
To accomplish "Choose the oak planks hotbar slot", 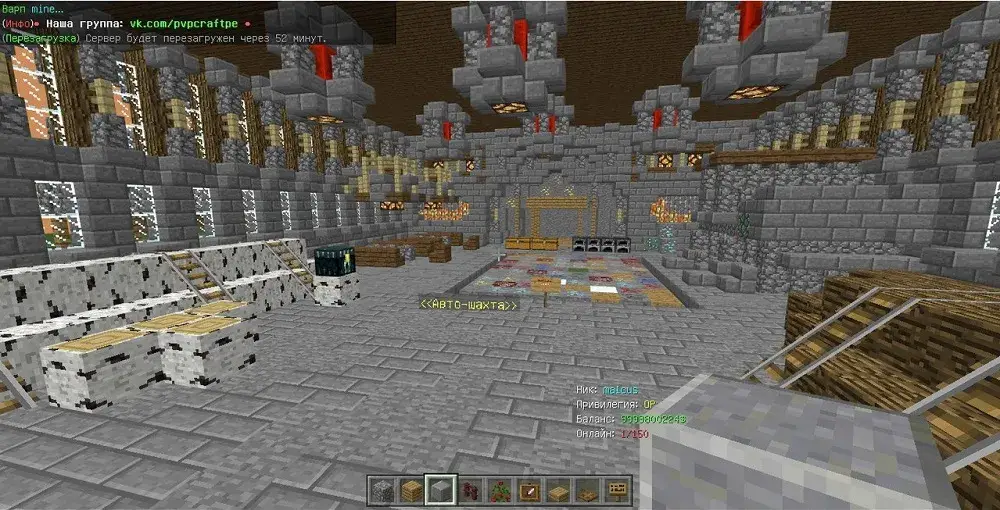I will (x=411, y=490).
